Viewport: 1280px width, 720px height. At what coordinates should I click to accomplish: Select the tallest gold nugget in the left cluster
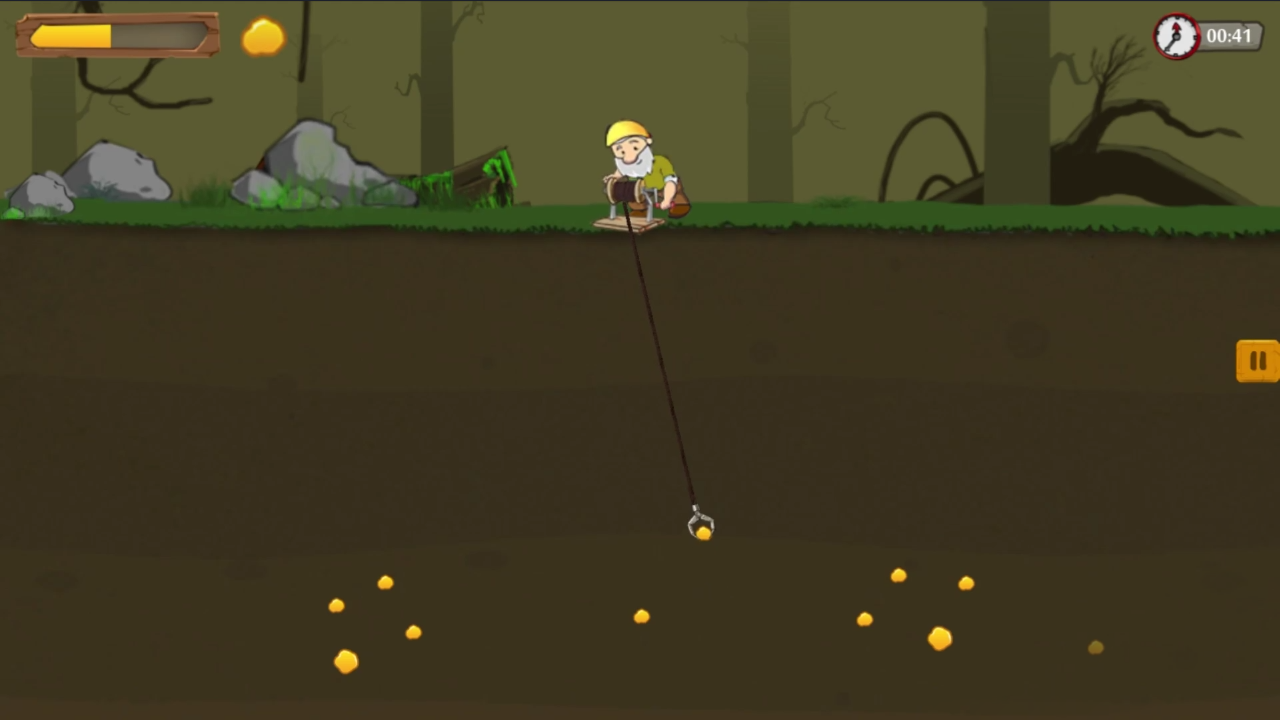(x=386, y=583)
